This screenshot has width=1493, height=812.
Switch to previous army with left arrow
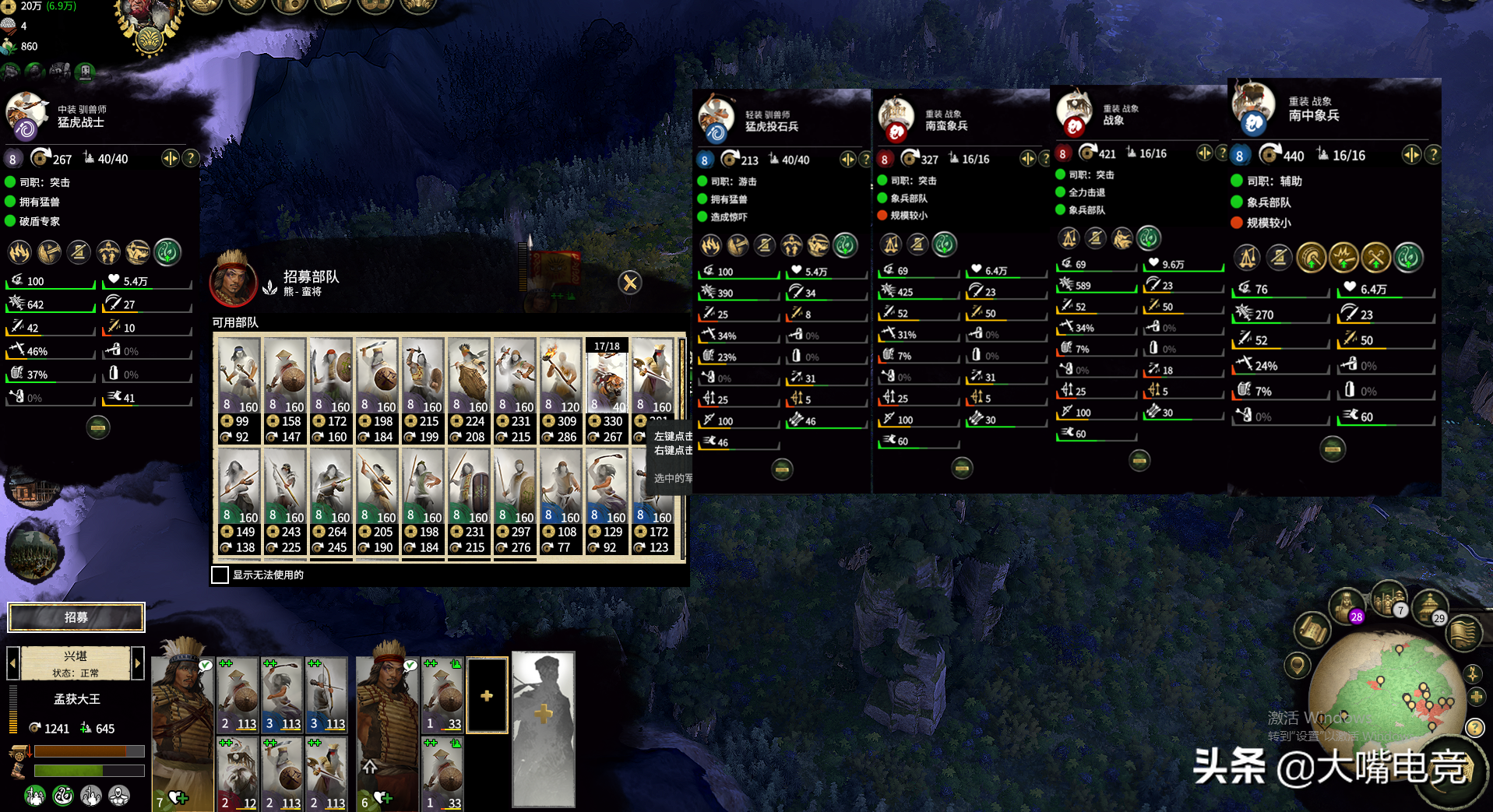13,663
